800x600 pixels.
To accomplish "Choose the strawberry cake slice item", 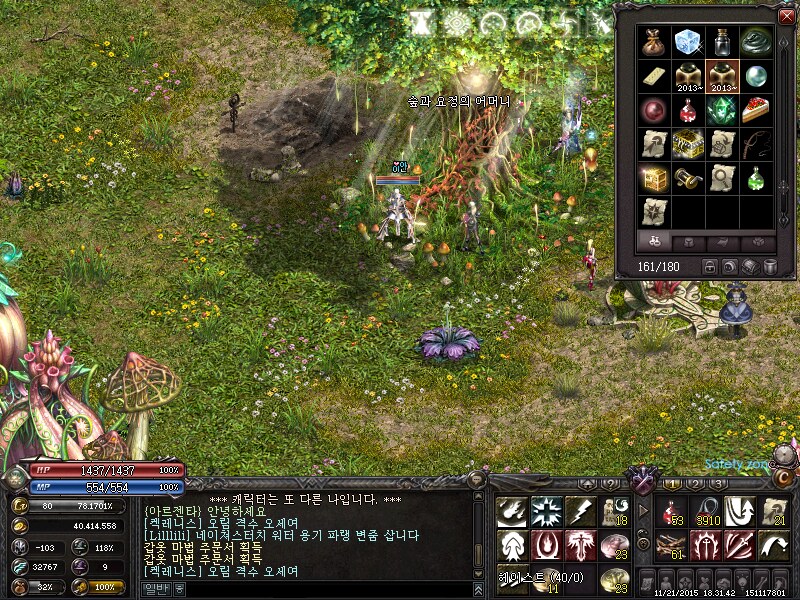I will click(756, 110).
